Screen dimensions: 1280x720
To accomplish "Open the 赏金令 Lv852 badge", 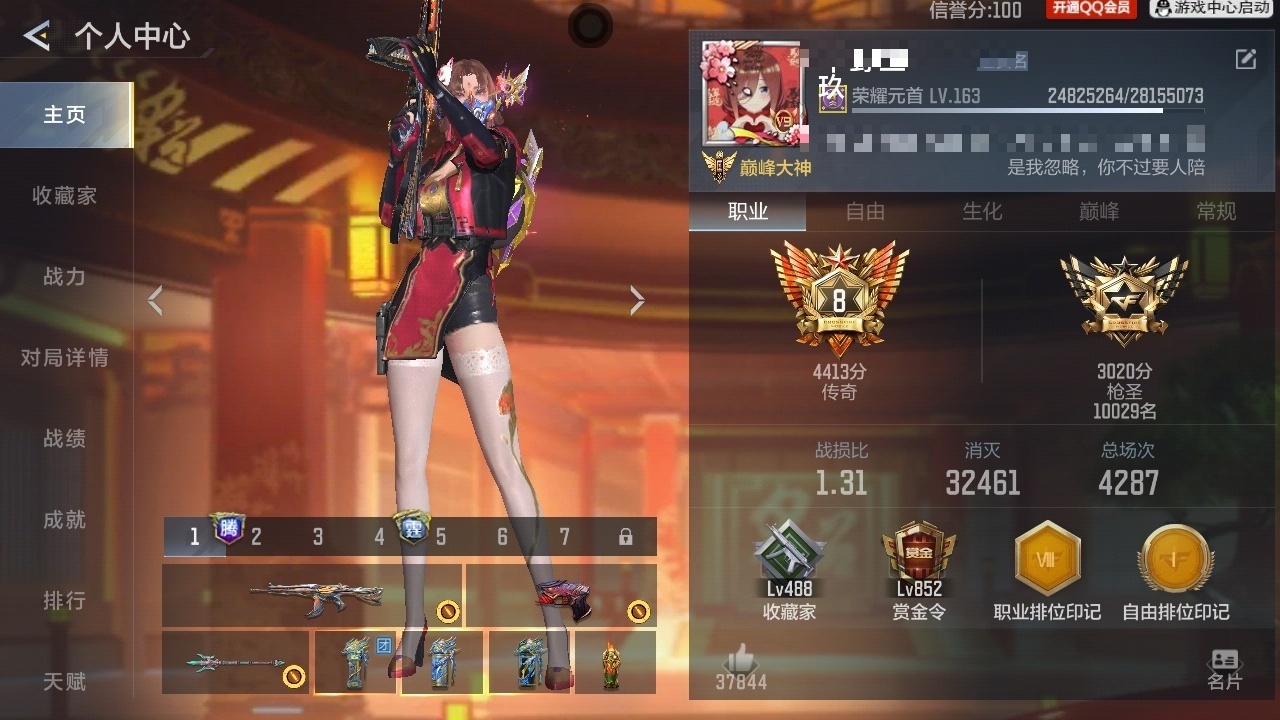I will tap(918, 570).
